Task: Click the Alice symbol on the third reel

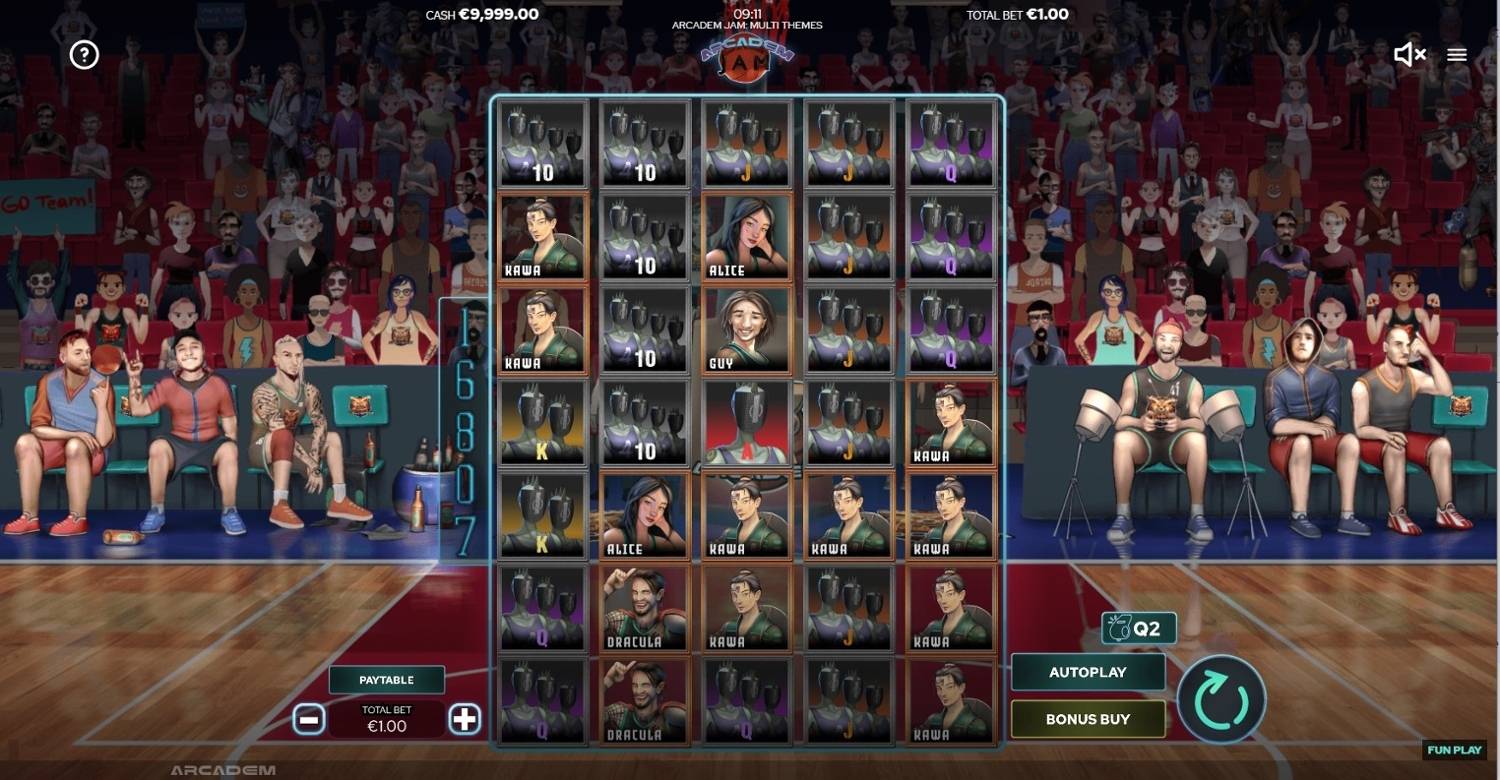Action: (747, 237)
